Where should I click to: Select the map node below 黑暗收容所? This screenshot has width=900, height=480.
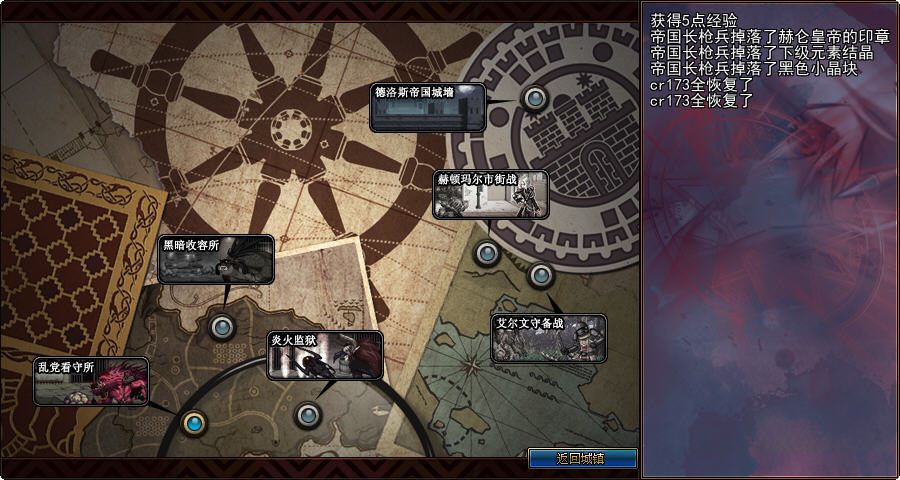[221, 325]
